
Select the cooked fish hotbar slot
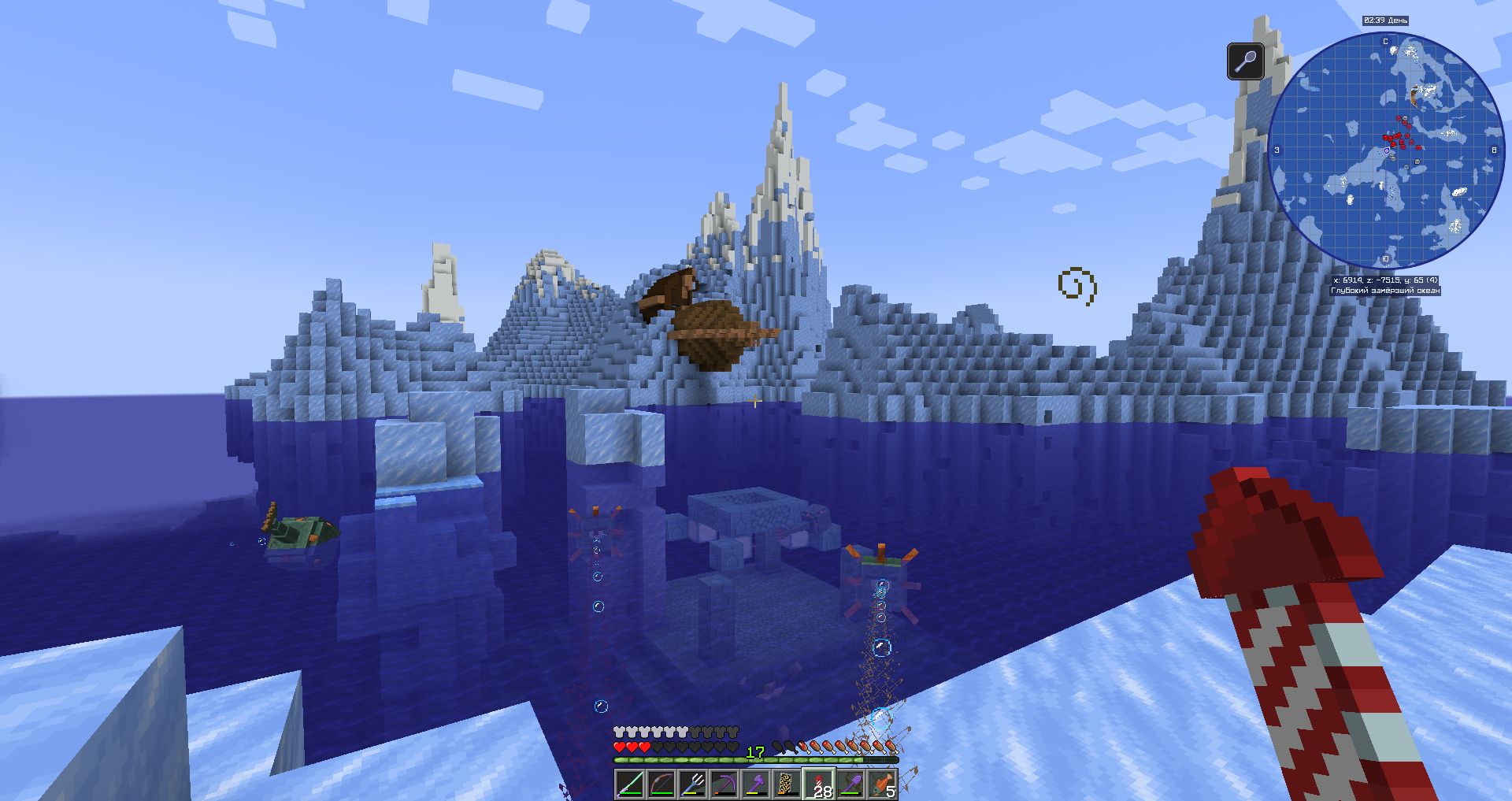[882, 784]
